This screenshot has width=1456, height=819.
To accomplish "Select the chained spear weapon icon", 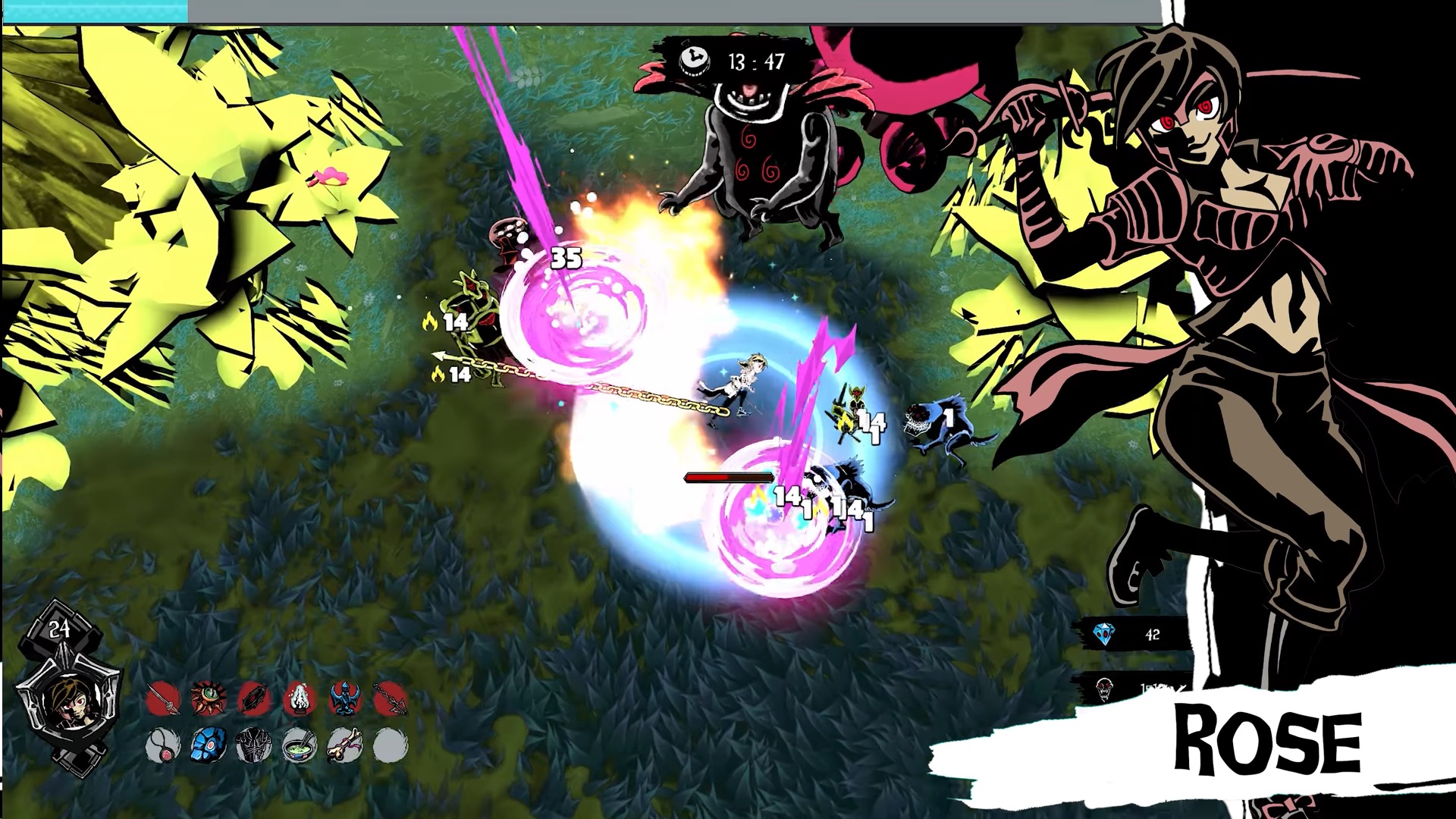I will pyautogui.click(x=391, y=699).
